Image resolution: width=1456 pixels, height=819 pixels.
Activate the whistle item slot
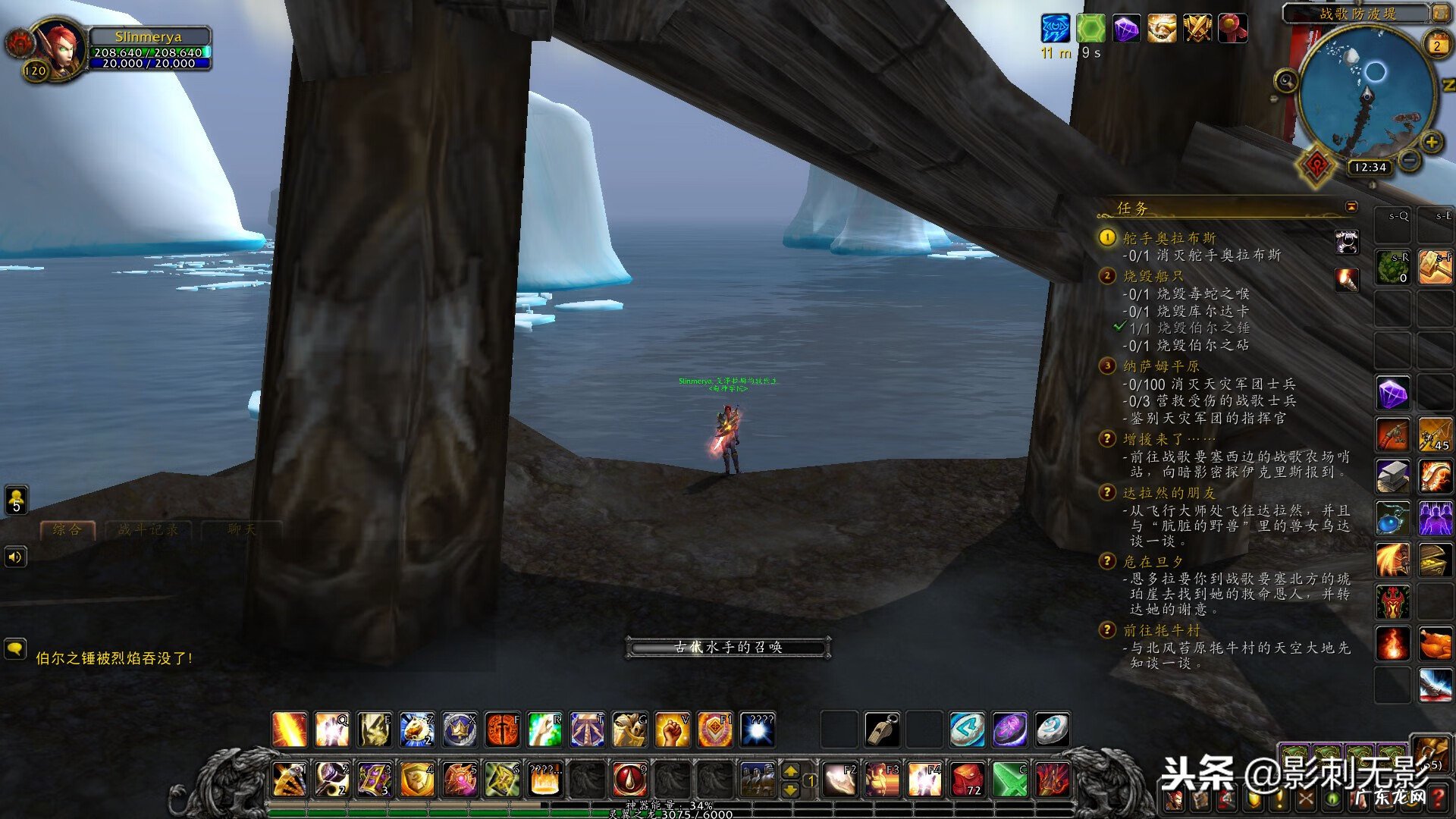tap(882, 730)
